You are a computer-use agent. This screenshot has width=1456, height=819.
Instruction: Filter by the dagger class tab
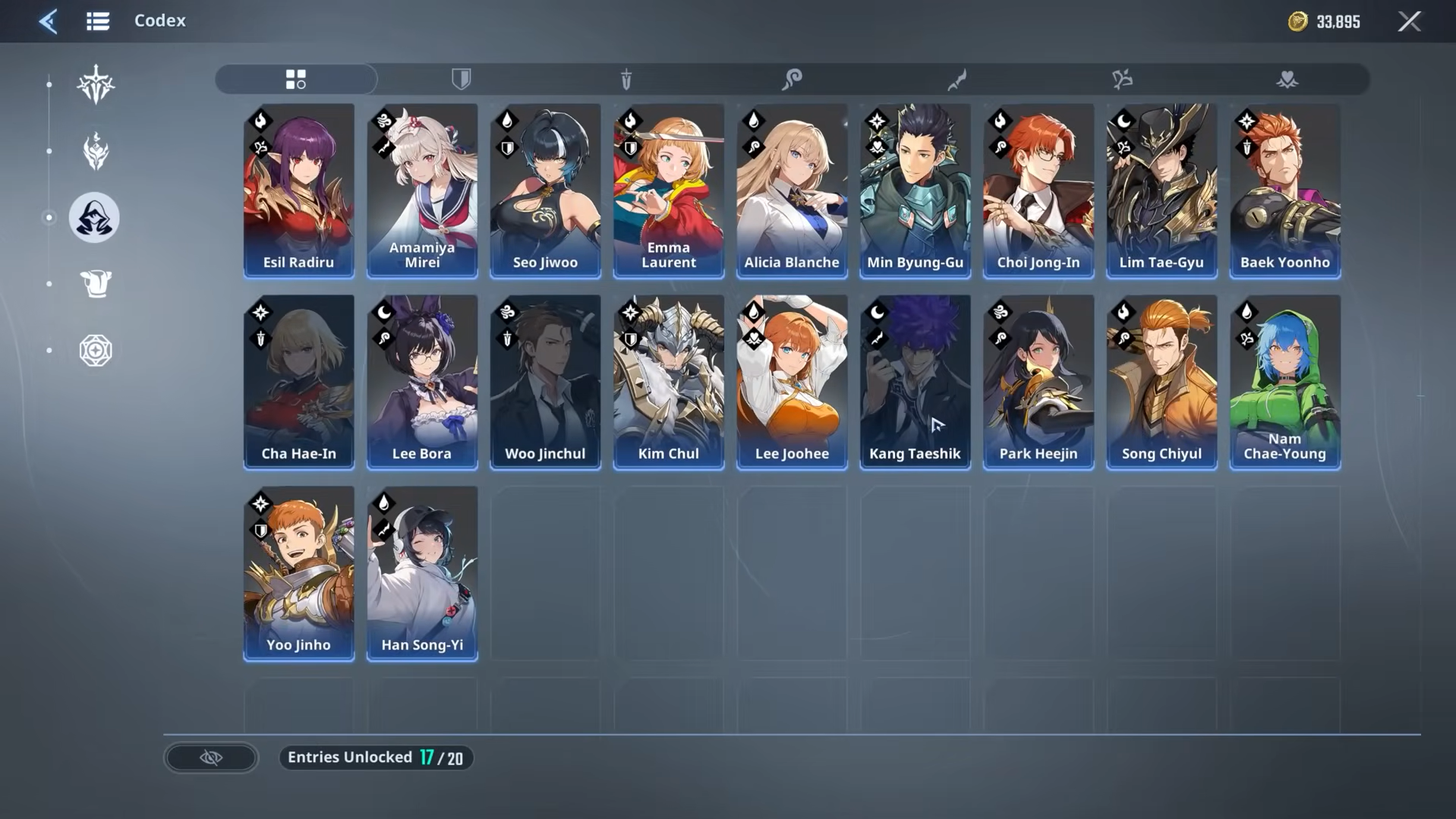(x=626, y=79)
